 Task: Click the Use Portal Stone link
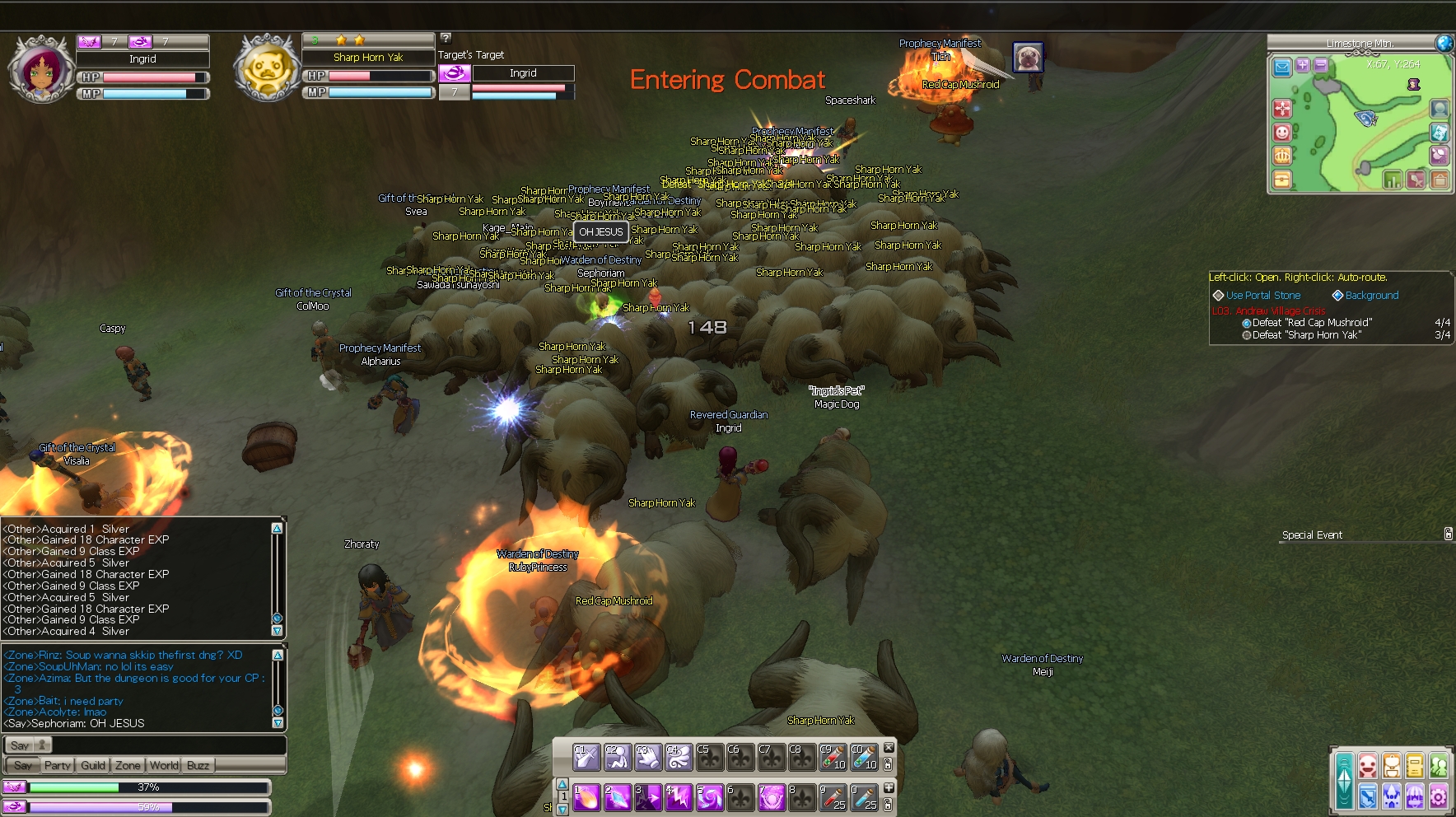pos(1262,295)
